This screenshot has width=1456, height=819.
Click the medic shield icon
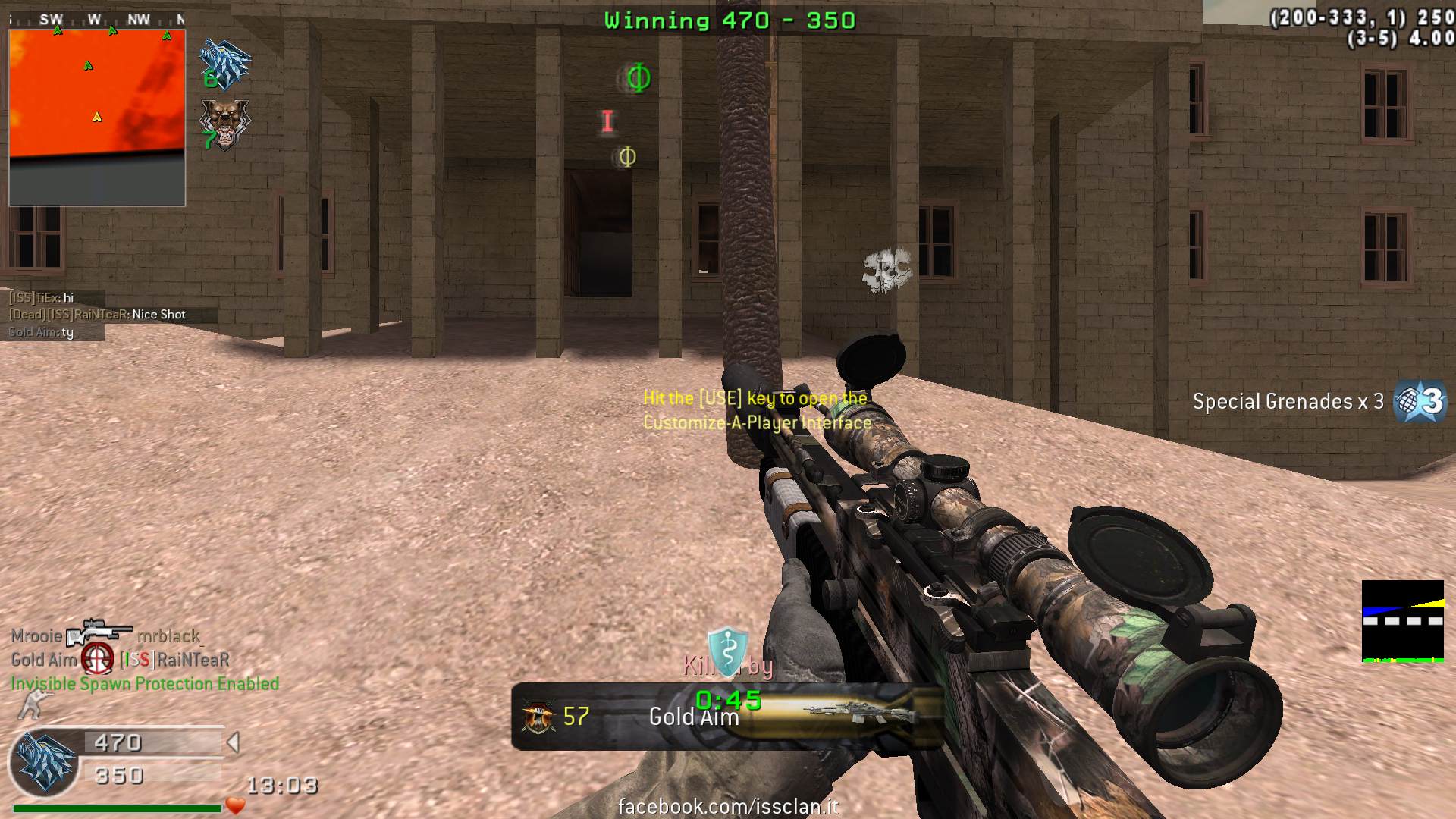(x=727, y=650)
